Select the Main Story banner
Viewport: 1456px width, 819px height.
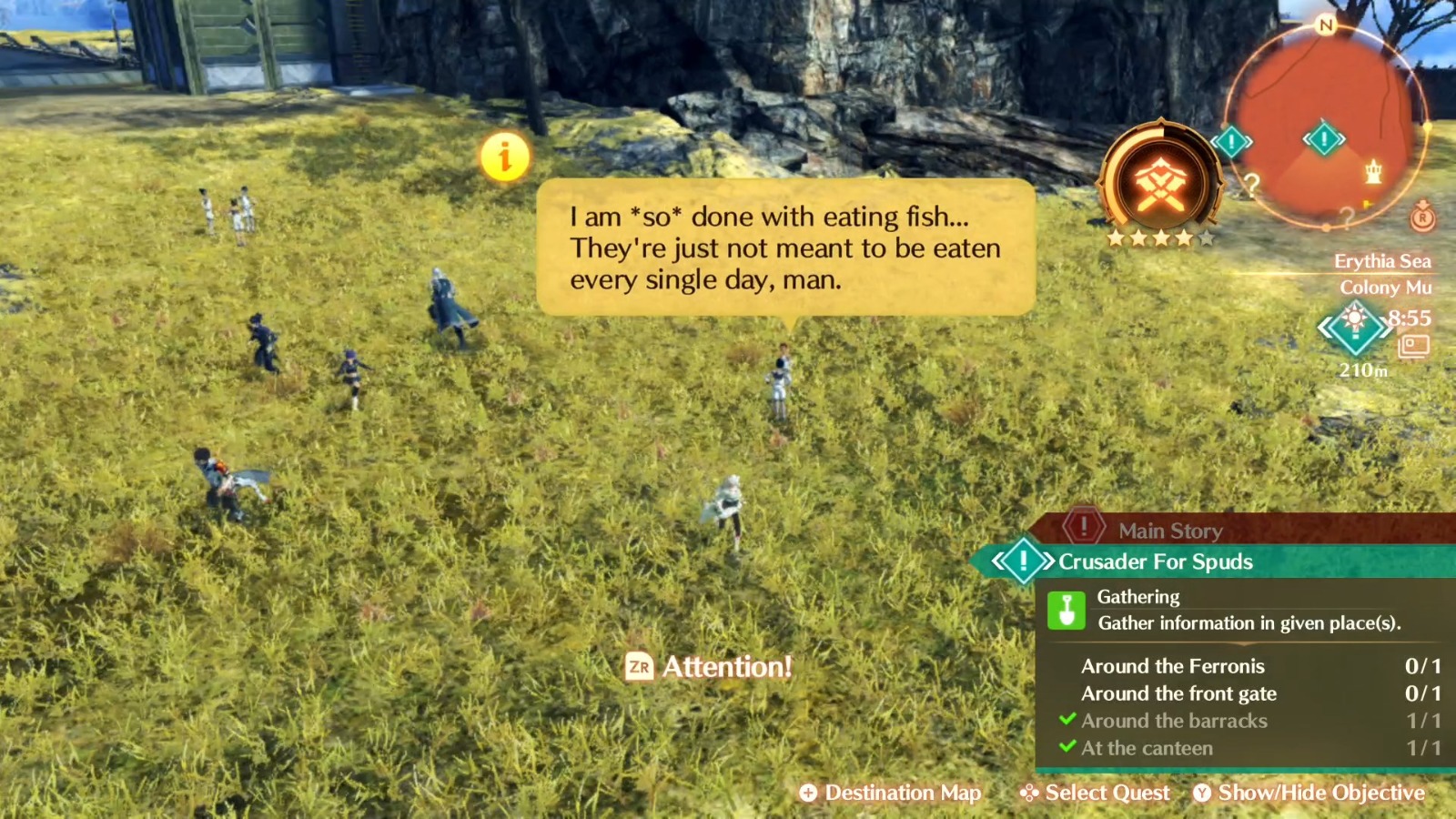point(1170,531)
